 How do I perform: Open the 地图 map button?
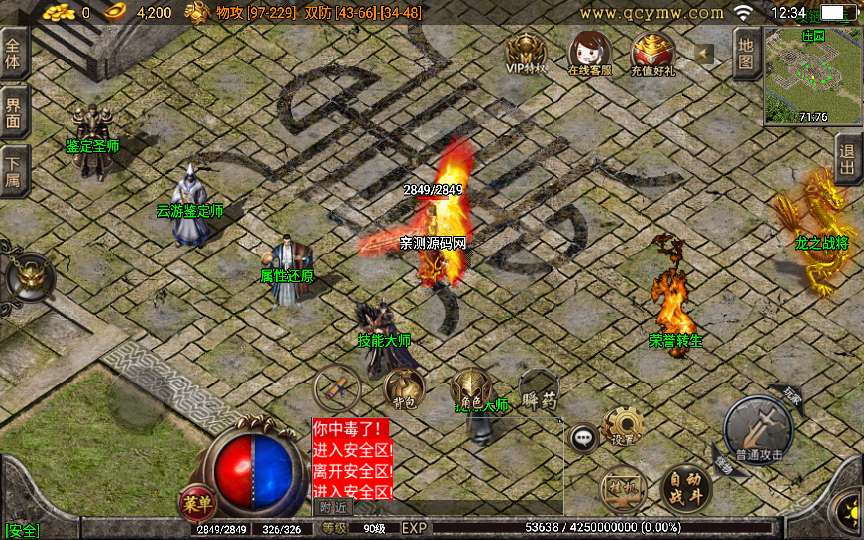point(746,52)
